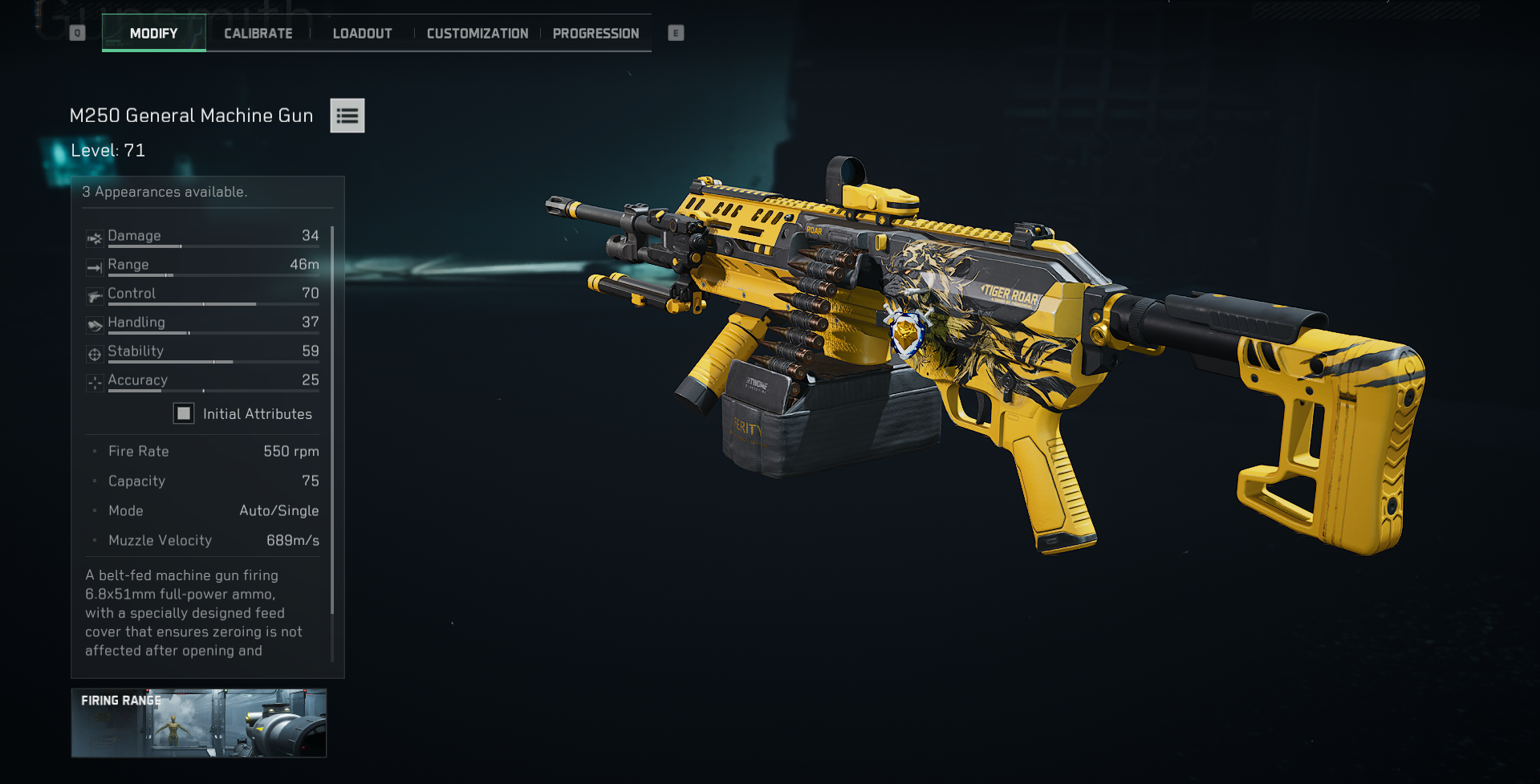Click the Damage stat icon
This screenshot has height=784, width=1540.
coord(94,238)
